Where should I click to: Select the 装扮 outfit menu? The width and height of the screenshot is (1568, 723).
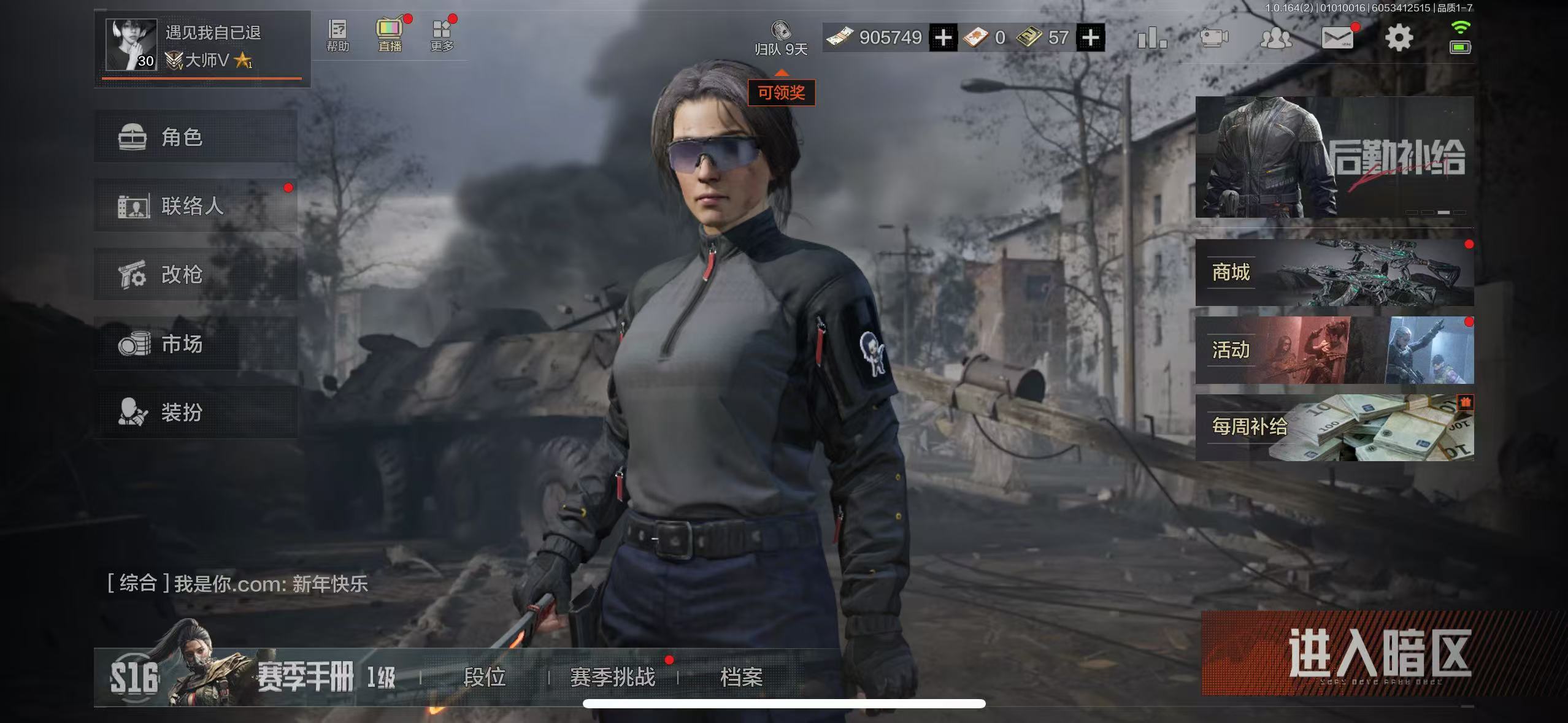[x=195, y=412]
